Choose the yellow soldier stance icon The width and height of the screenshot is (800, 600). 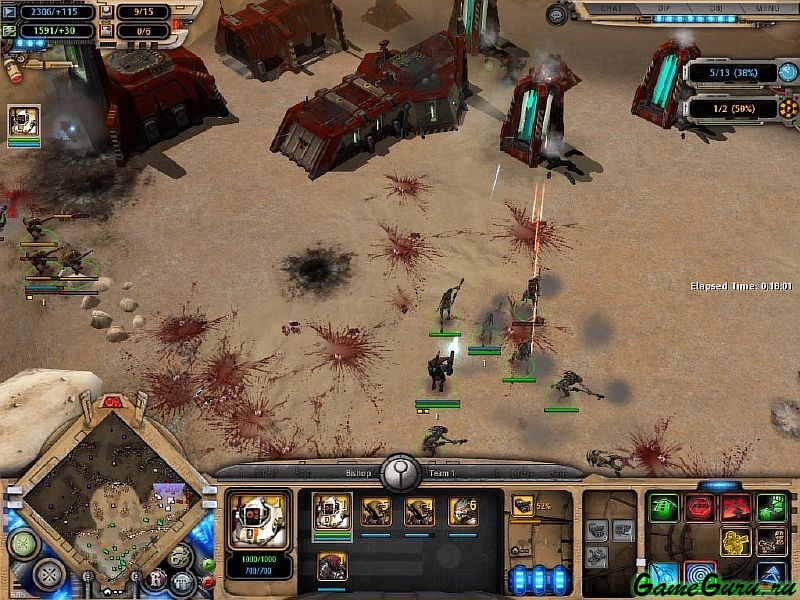point(736,542)
